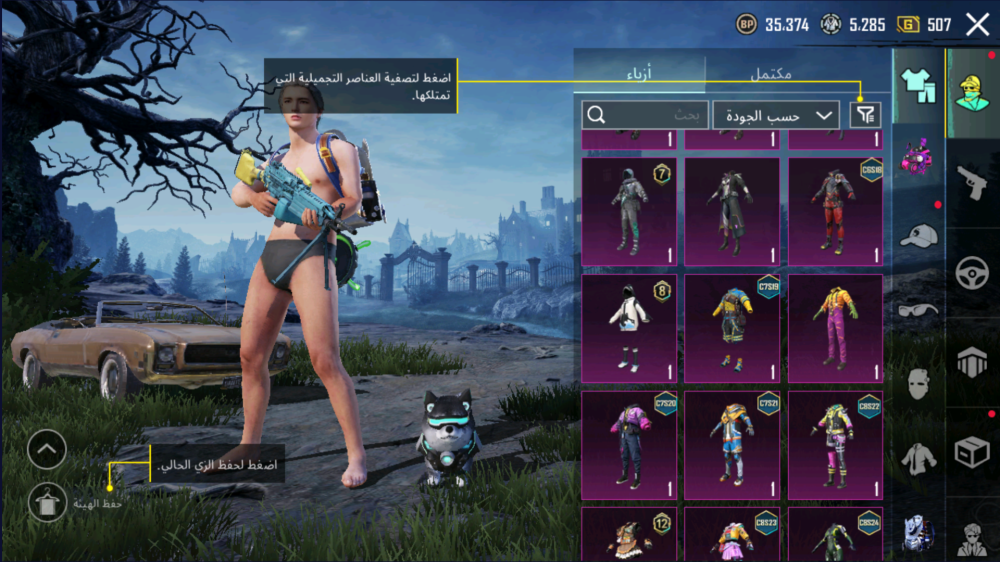Open the steering wheel vehicles category
Image resolution: width=1000 pixels, height=562 pixels.
click(x=972, y=272)
